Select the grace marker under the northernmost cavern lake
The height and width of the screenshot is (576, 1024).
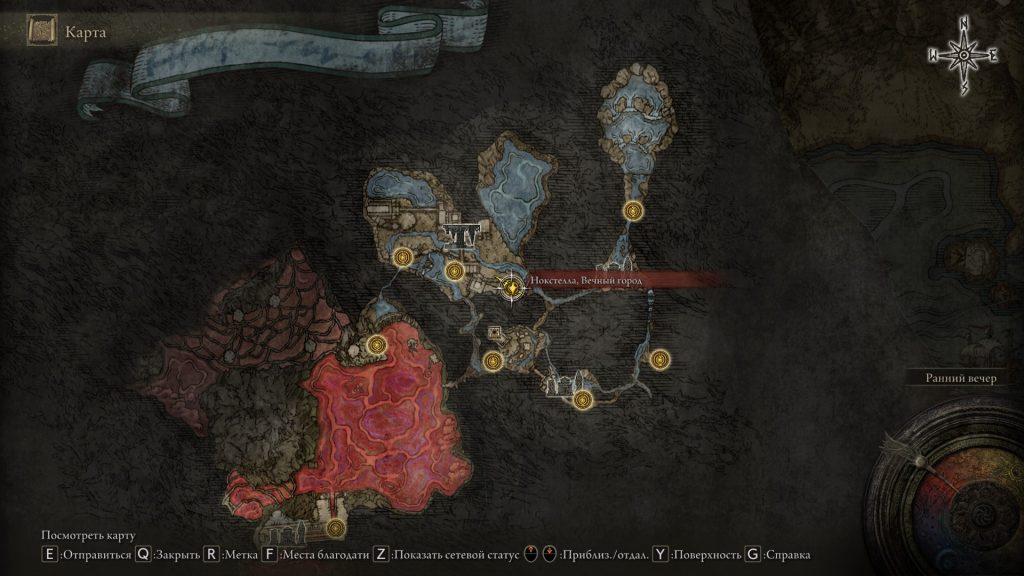coord(632,211)
